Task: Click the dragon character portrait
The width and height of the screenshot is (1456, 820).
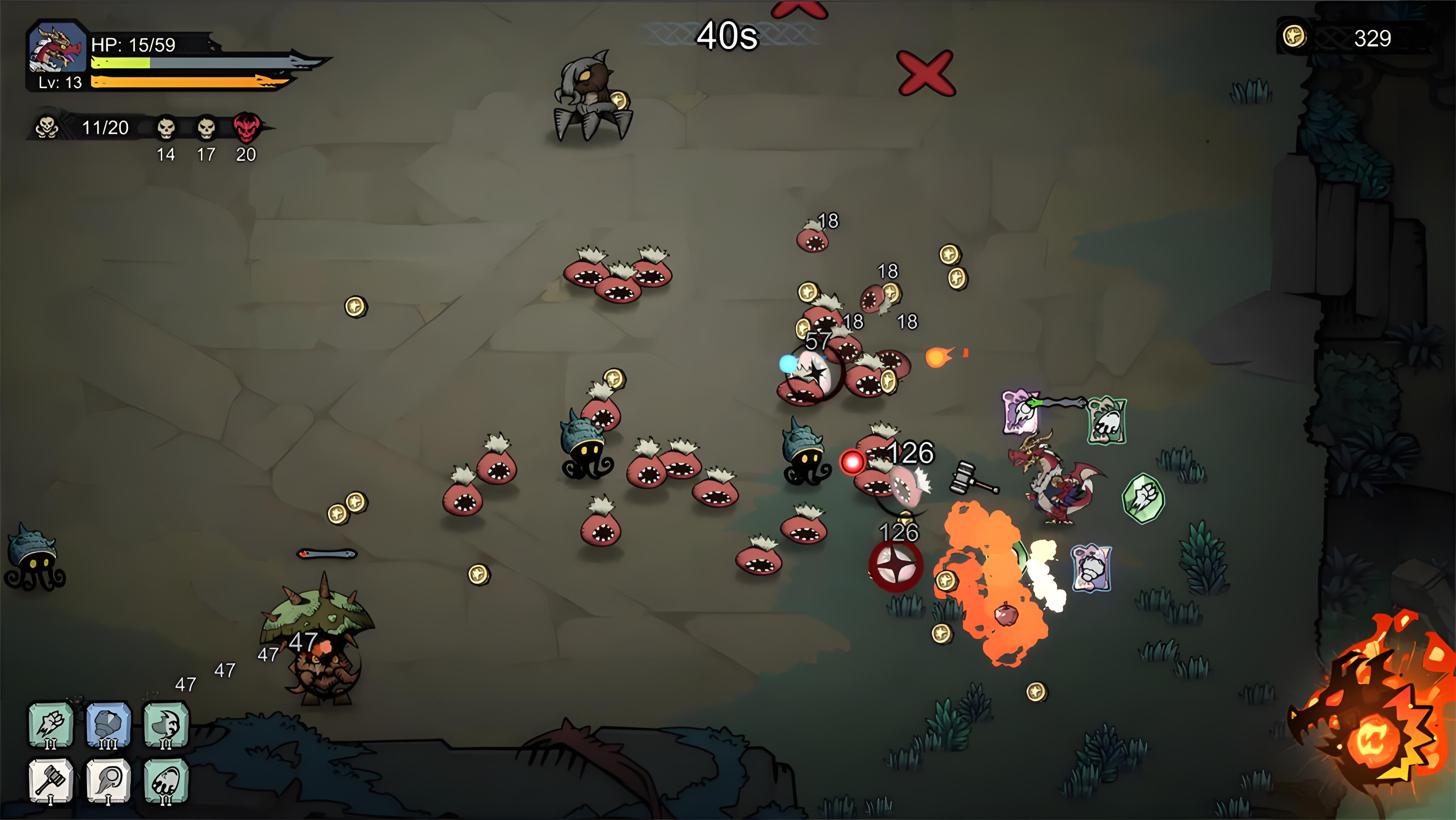Action: click(x=57, y=49)
